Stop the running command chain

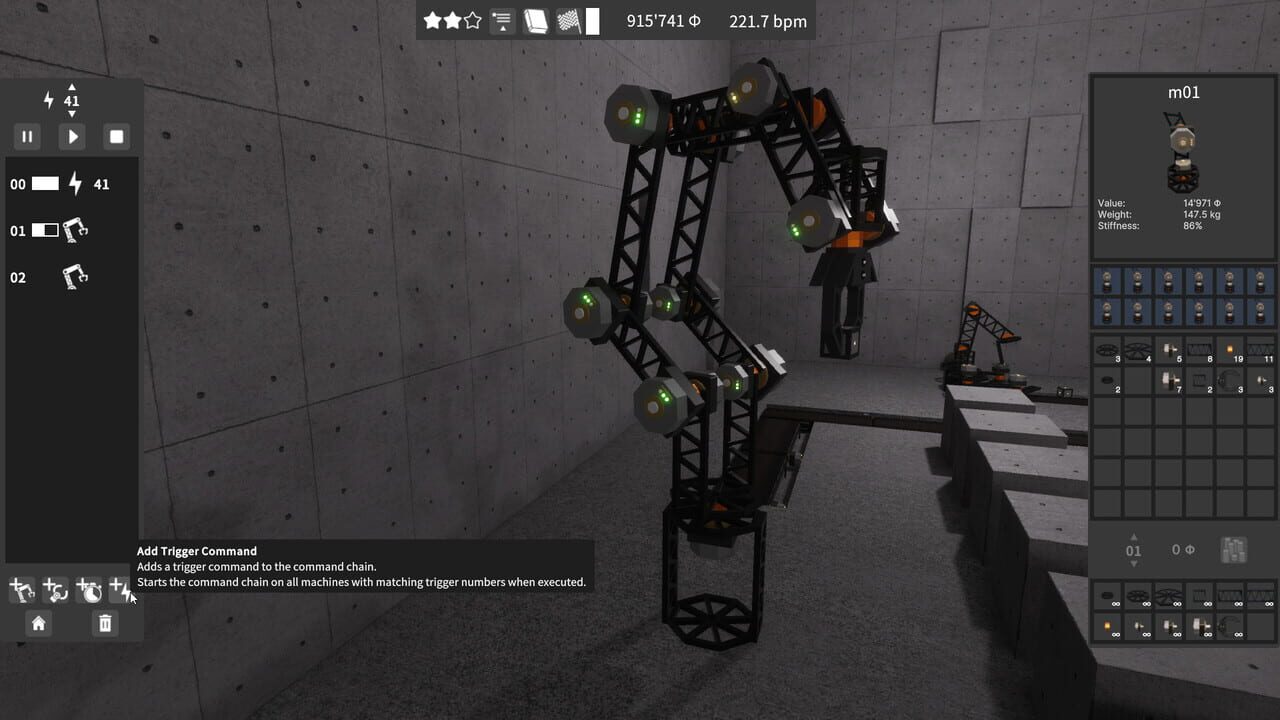(116, 136)
